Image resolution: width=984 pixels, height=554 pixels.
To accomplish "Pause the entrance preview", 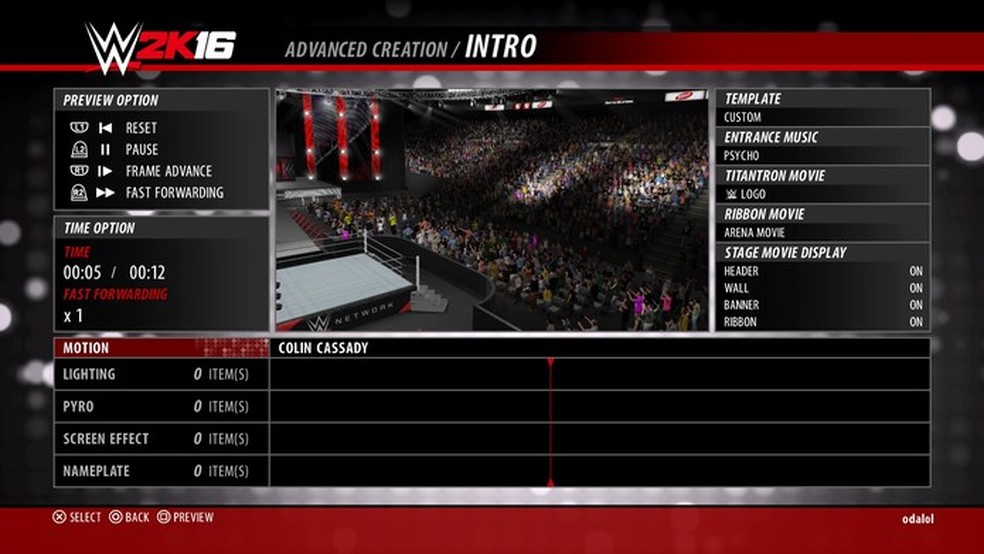I will tap(141, 150).
